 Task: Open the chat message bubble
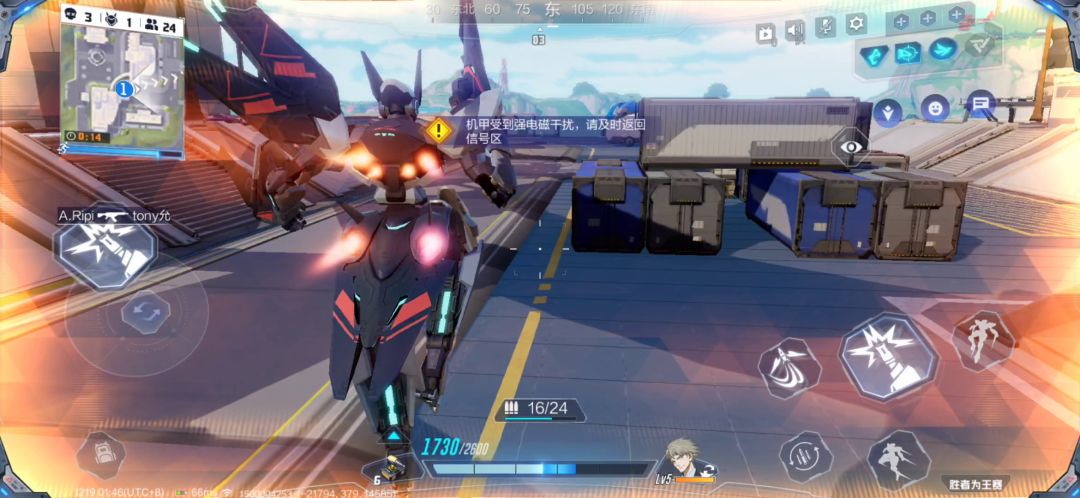[x=980, y=102]
